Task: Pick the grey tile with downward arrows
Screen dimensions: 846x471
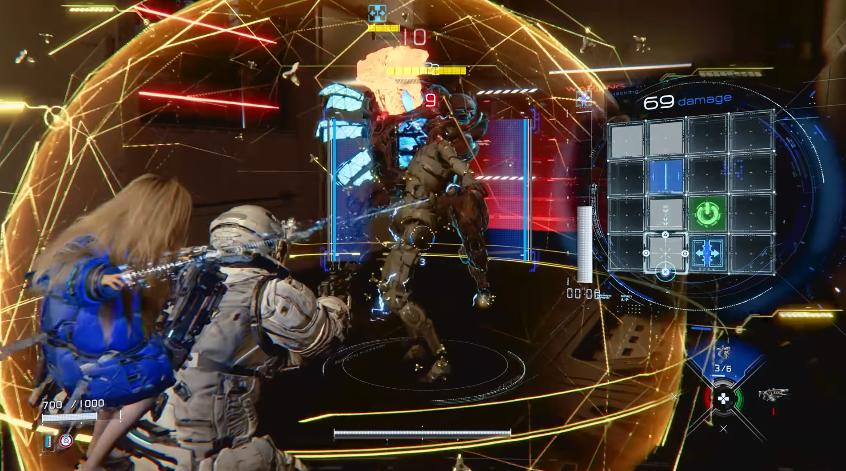Action: point(666,213)
